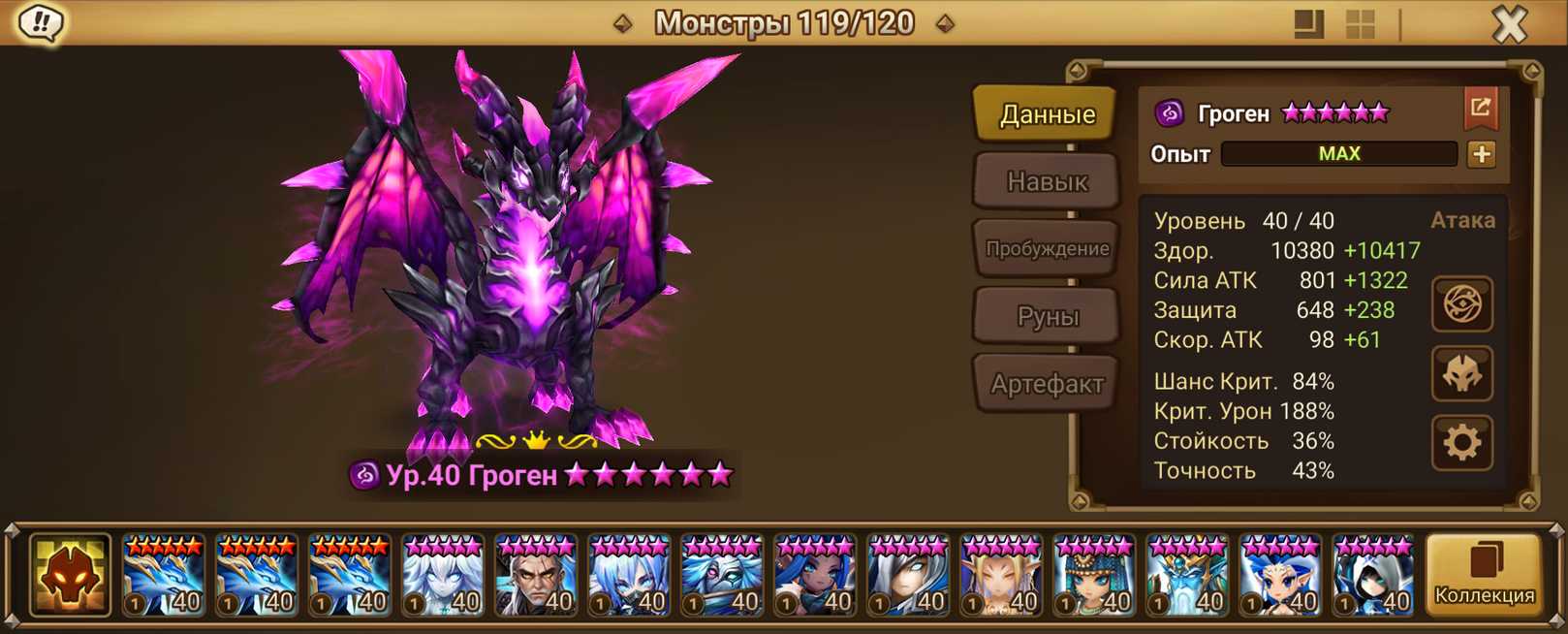Image resolution: width=1568 pixels, height=634 pixels.
Task: Open the monster filter with the orange mask icon
Action: coord(70,575)
